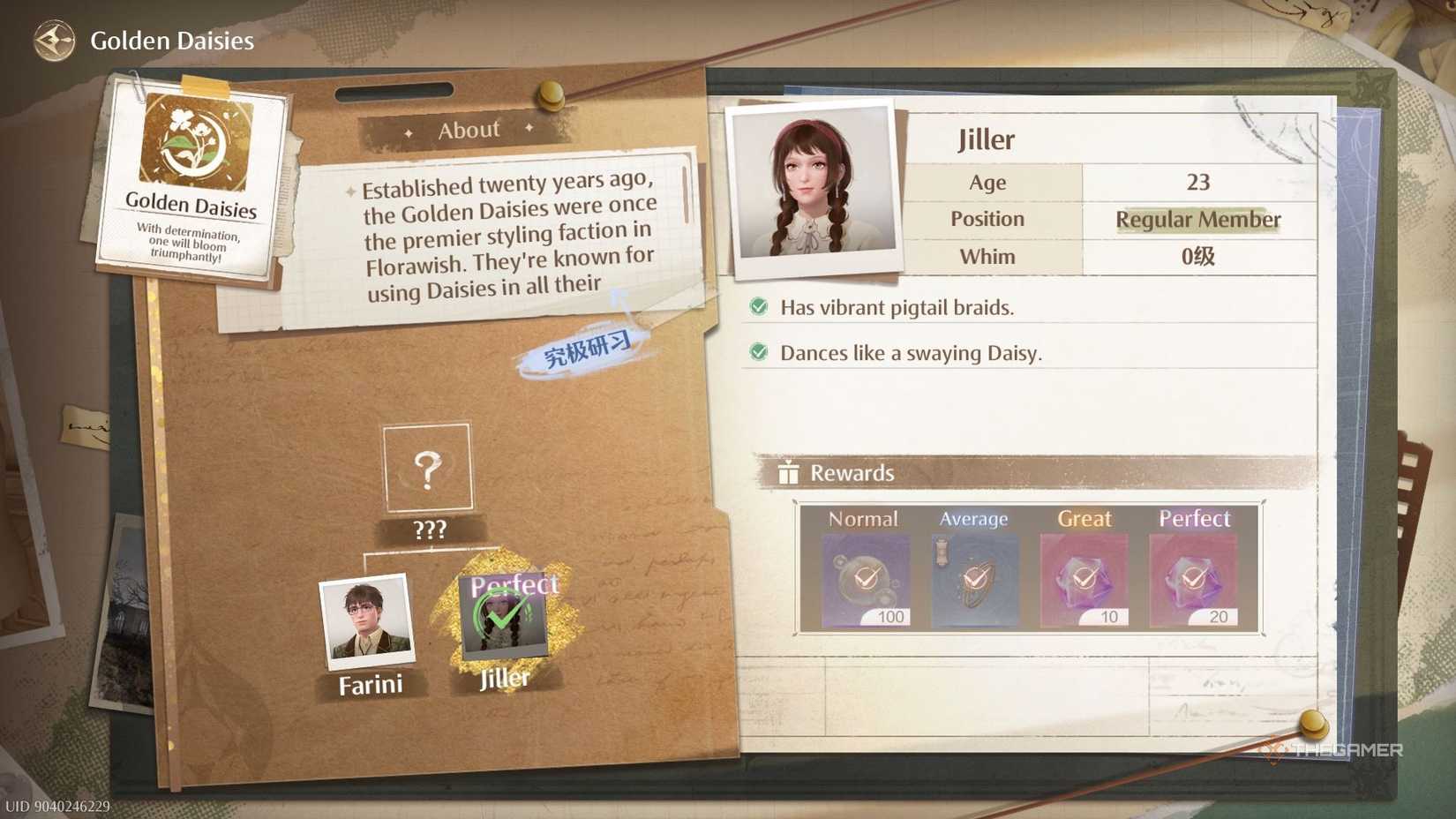Switch to the About tab
This screenshot has height=819, width=1456.
point(469,130)
